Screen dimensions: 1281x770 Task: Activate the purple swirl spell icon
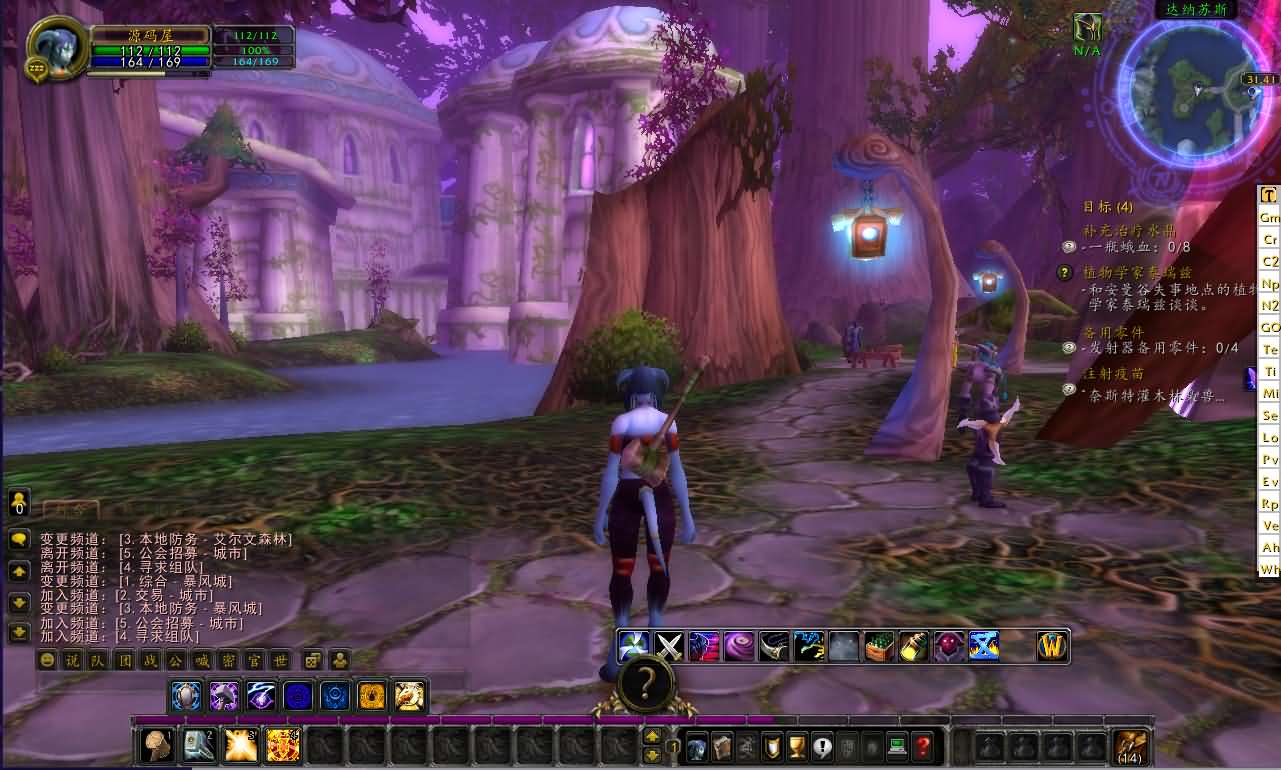739,646
